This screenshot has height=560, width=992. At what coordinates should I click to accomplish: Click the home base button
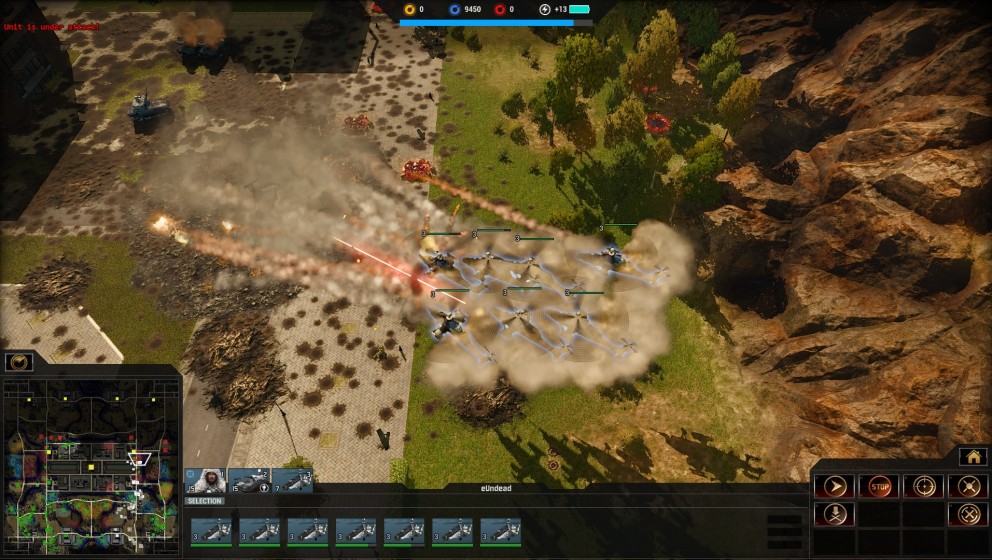pos(973,456)
